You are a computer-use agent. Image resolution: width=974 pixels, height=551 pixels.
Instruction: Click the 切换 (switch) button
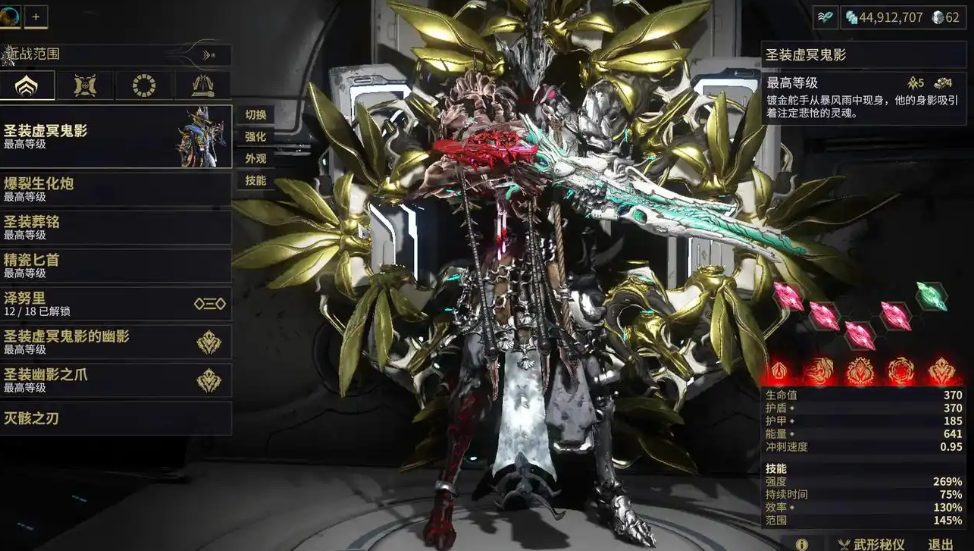click(255, 114)
